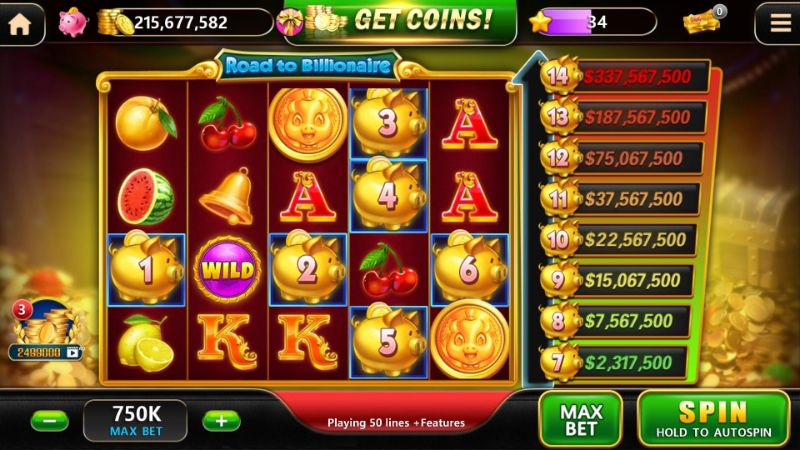Set bet using MAX BET button
The width and height of the screenshot is (800, 450).
click(x=581, y=420)
